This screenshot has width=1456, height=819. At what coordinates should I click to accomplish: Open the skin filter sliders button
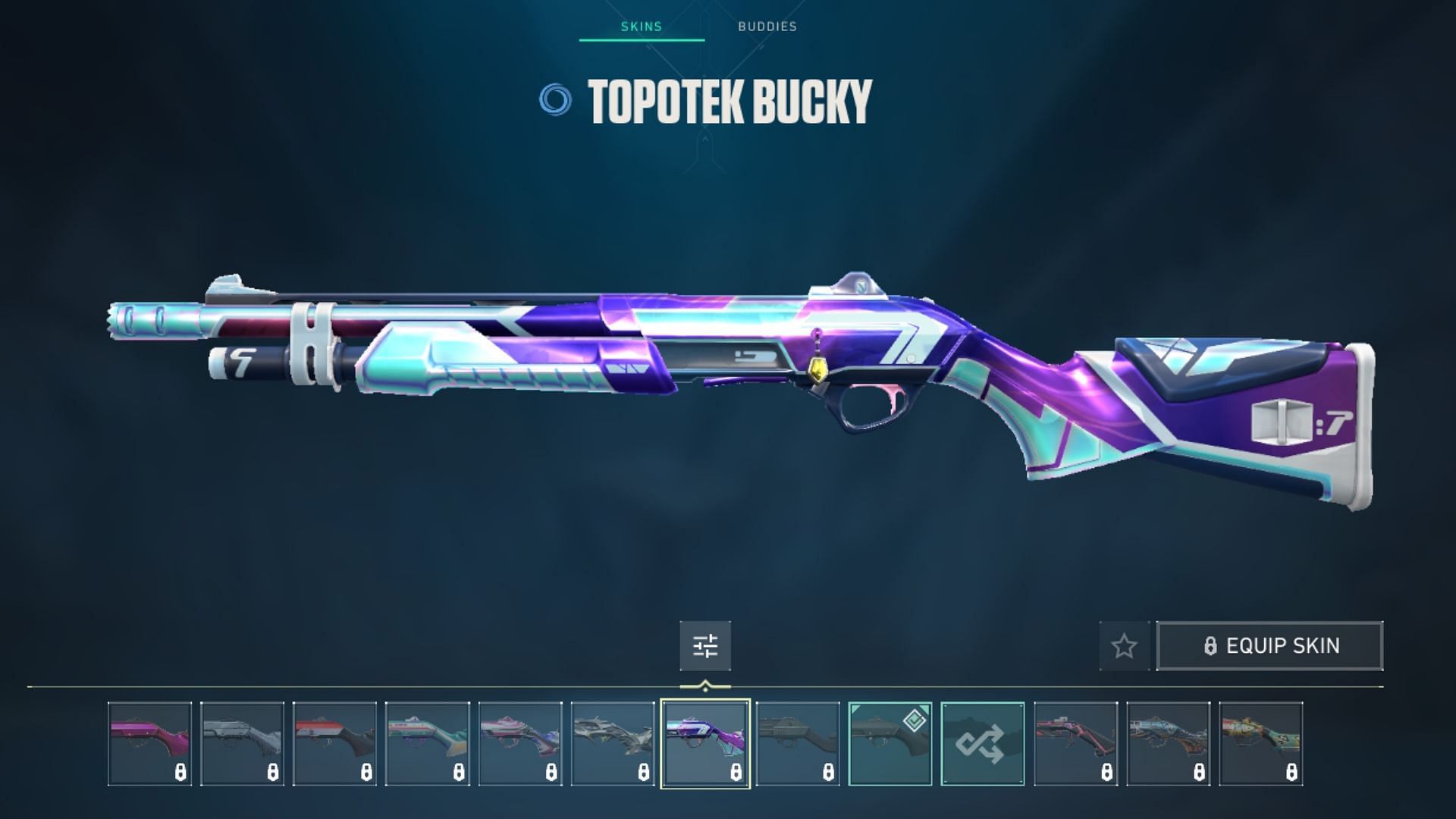pos(705,646)
